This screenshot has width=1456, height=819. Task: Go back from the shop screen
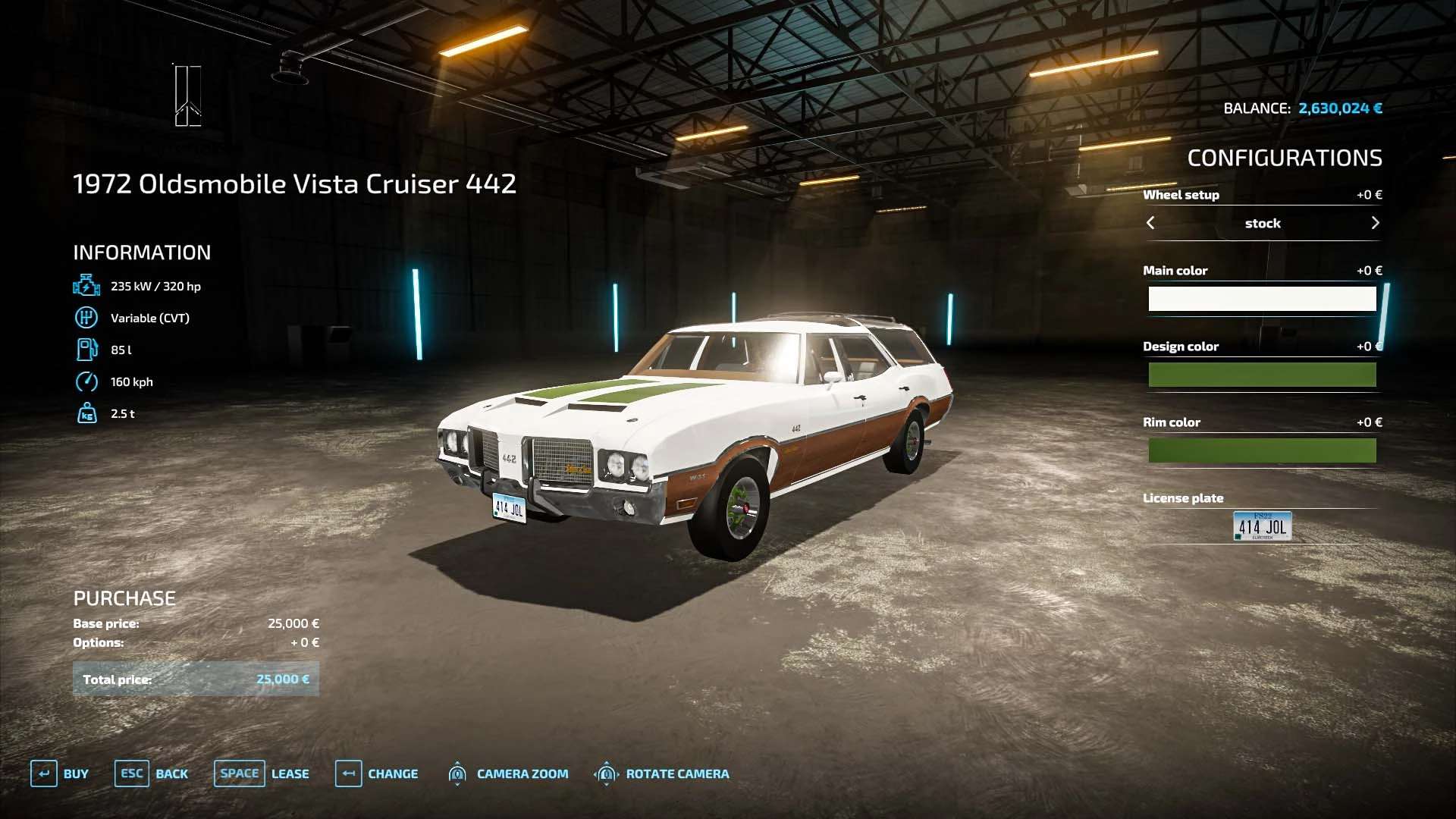click(x=152, y=773)
